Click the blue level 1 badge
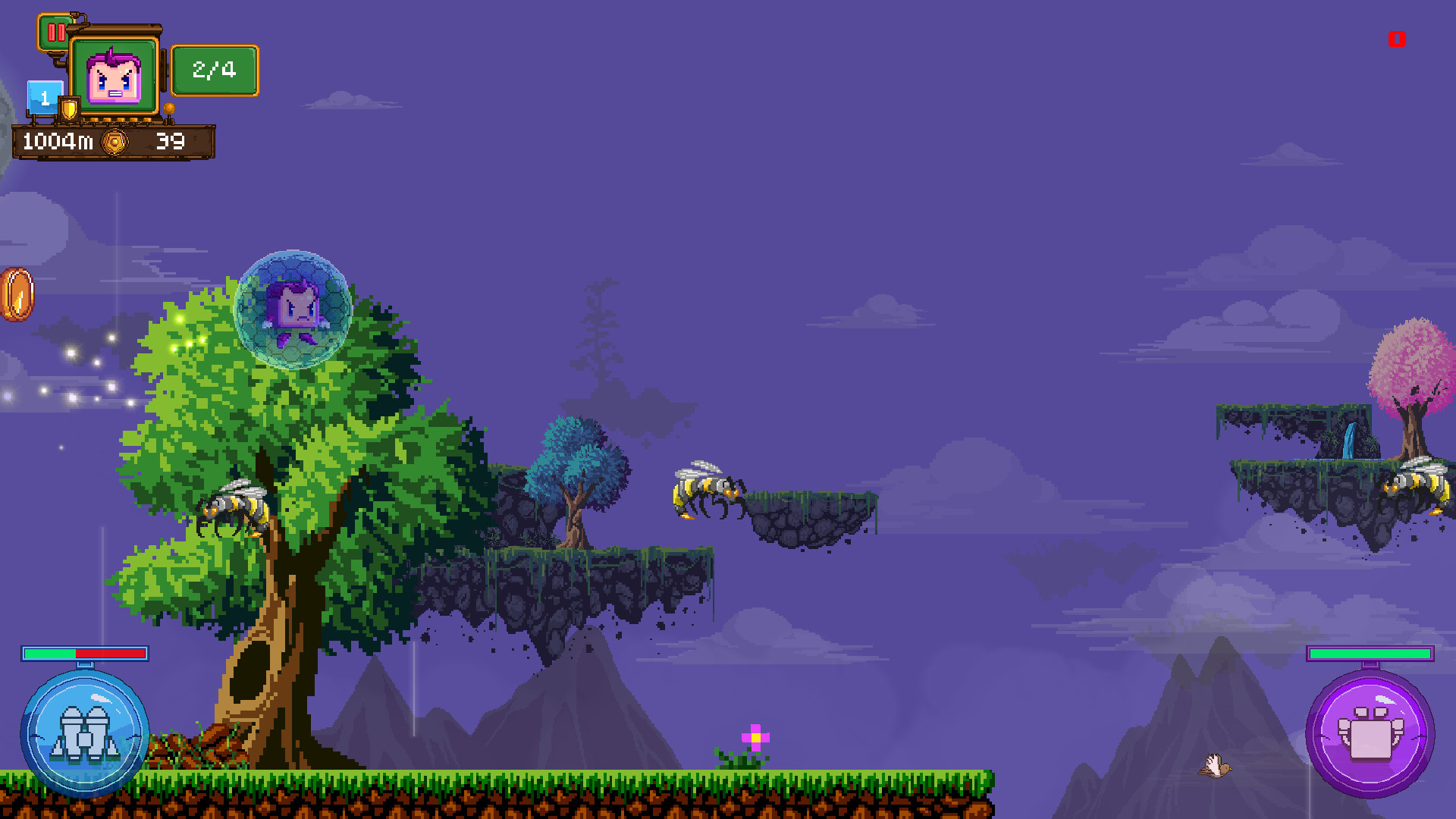 (44, 96)
